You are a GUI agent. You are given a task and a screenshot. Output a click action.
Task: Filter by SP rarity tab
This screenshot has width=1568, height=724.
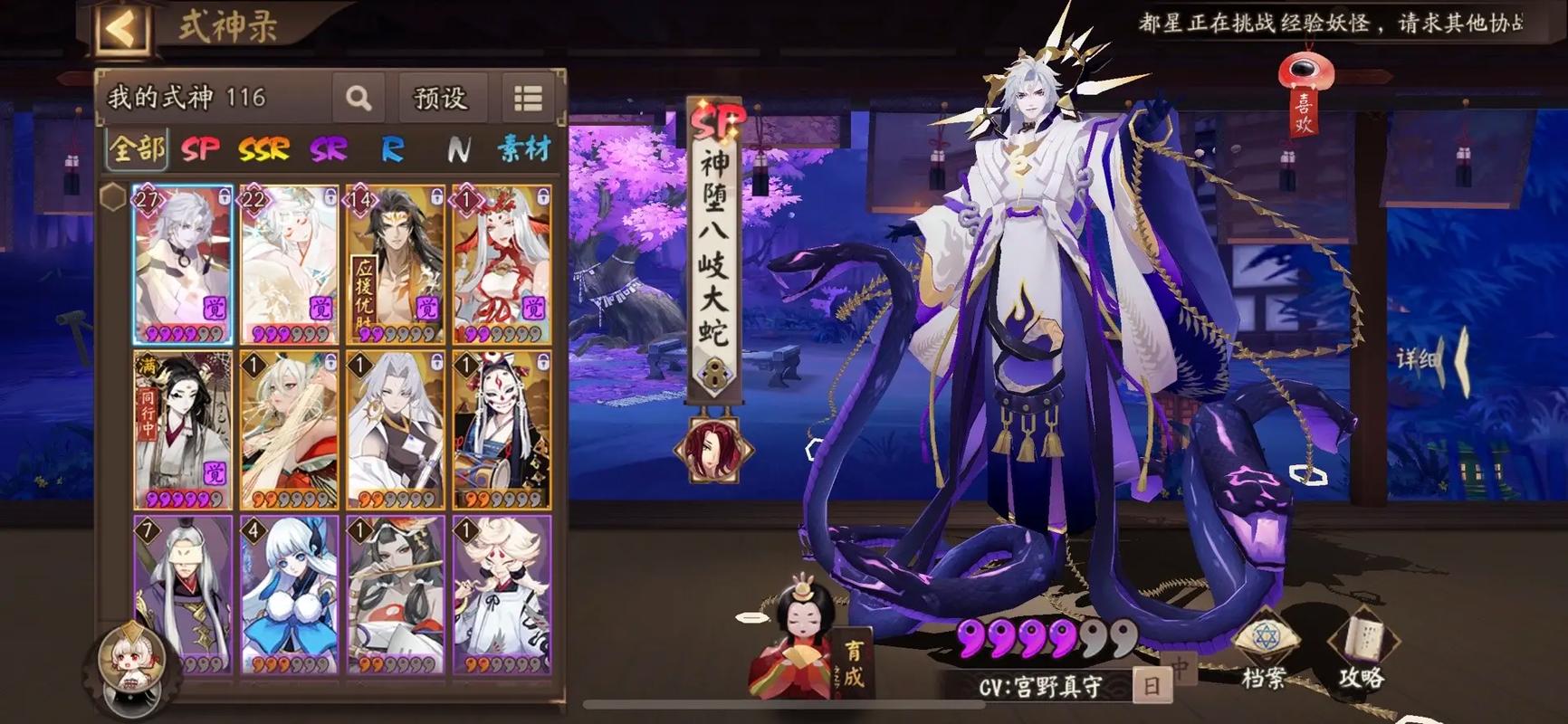(200, 148)
